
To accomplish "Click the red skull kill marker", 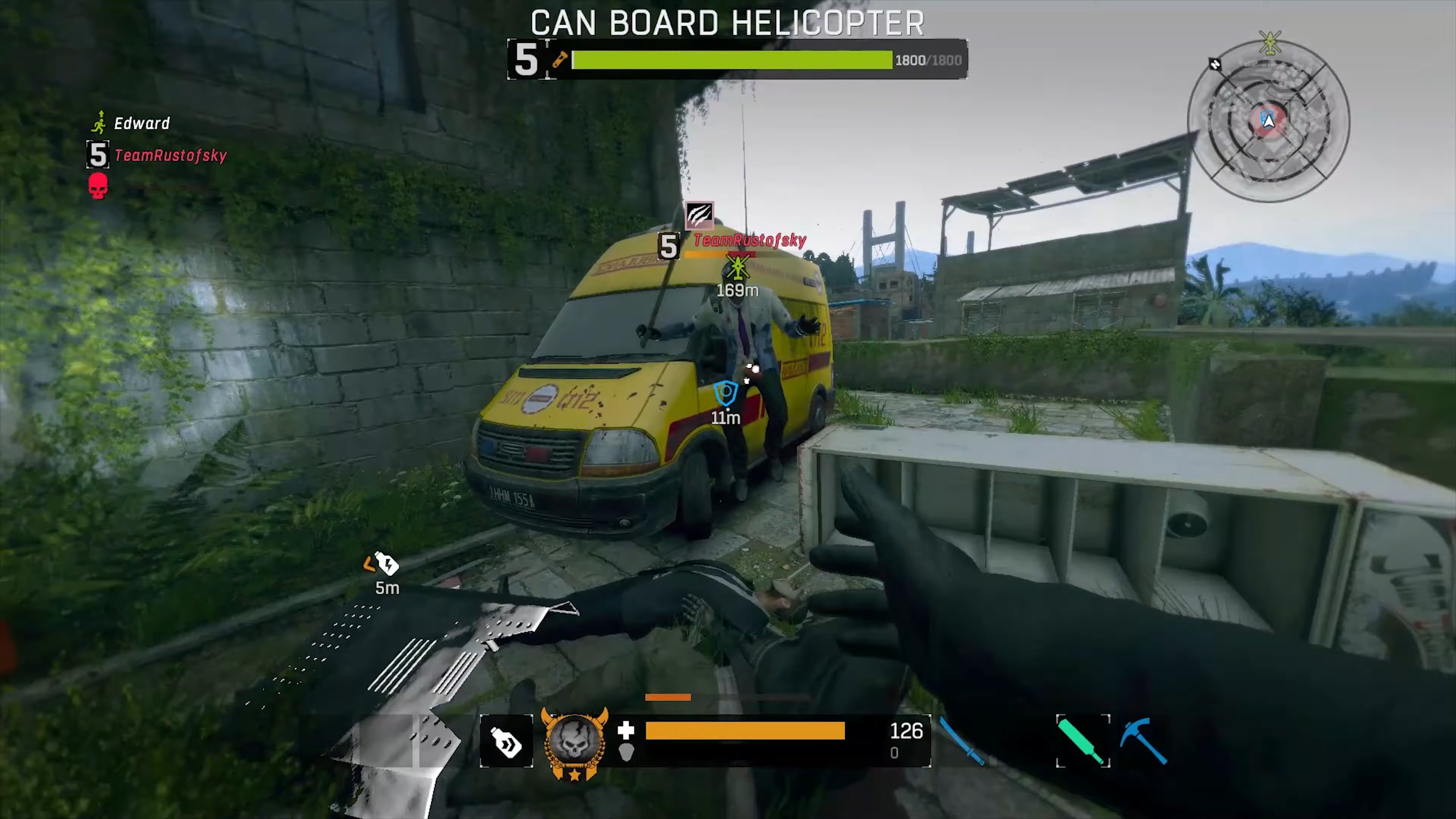I will (x=98, y=187).
